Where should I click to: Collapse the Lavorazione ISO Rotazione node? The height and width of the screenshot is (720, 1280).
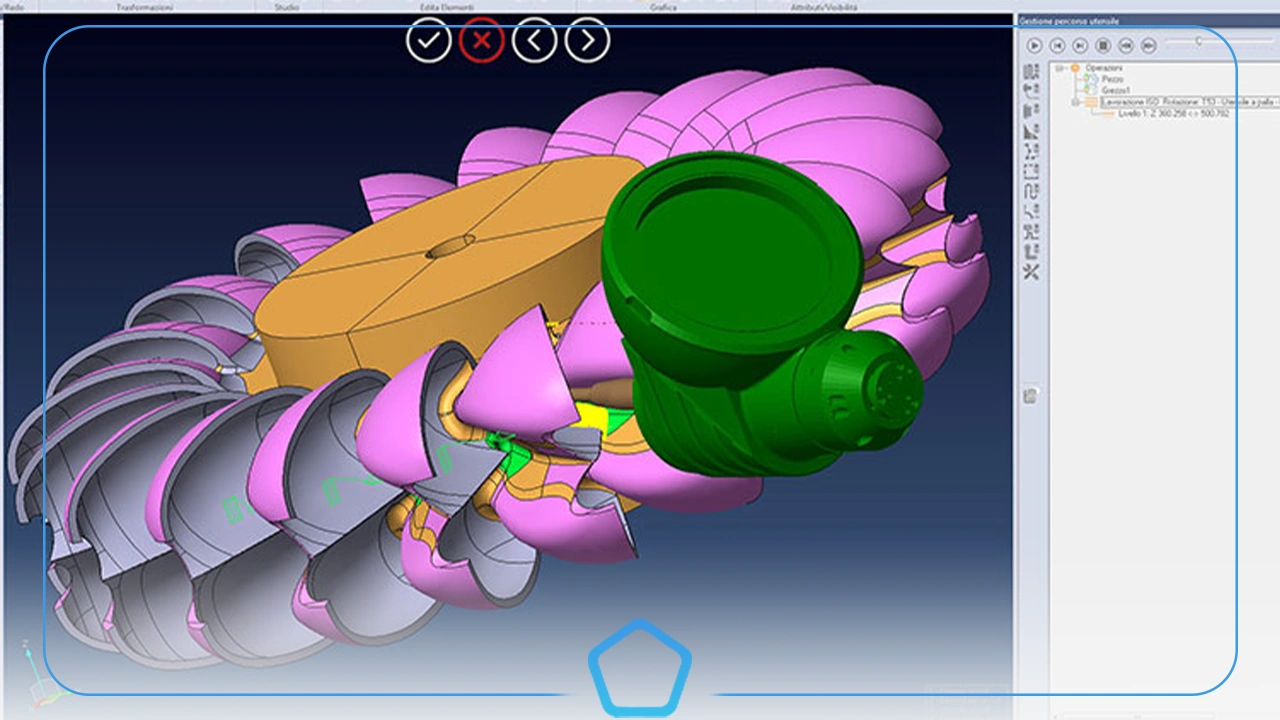[1075, 102]
